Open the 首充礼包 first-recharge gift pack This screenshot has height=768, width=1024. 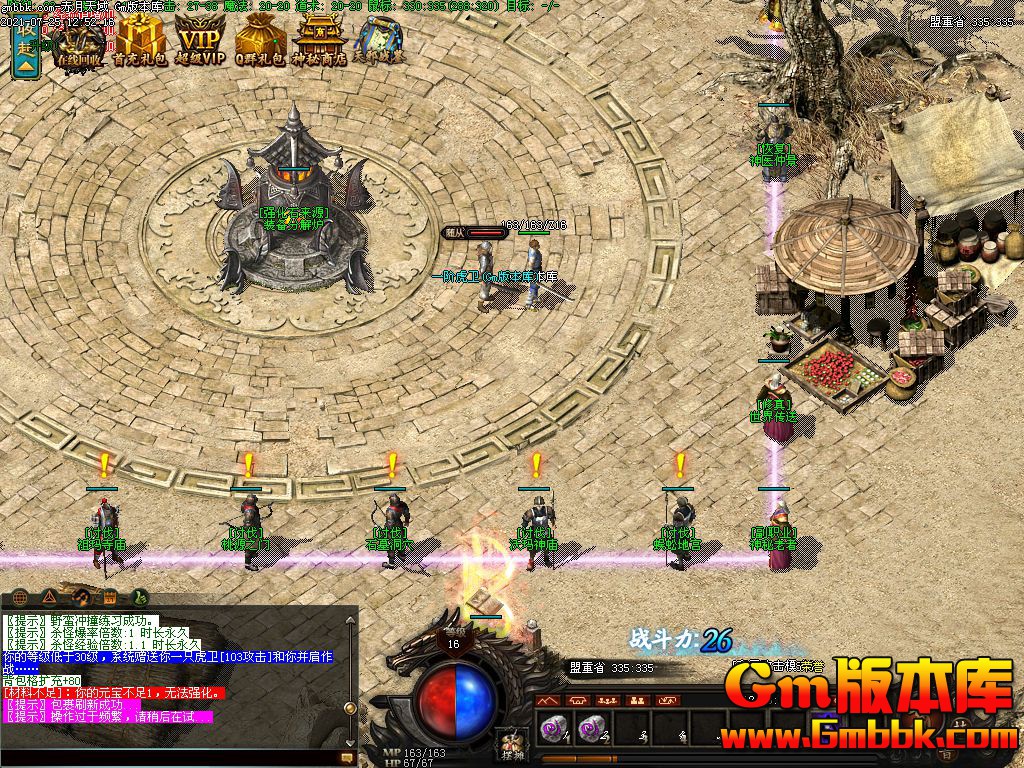(x=139, y=42)
